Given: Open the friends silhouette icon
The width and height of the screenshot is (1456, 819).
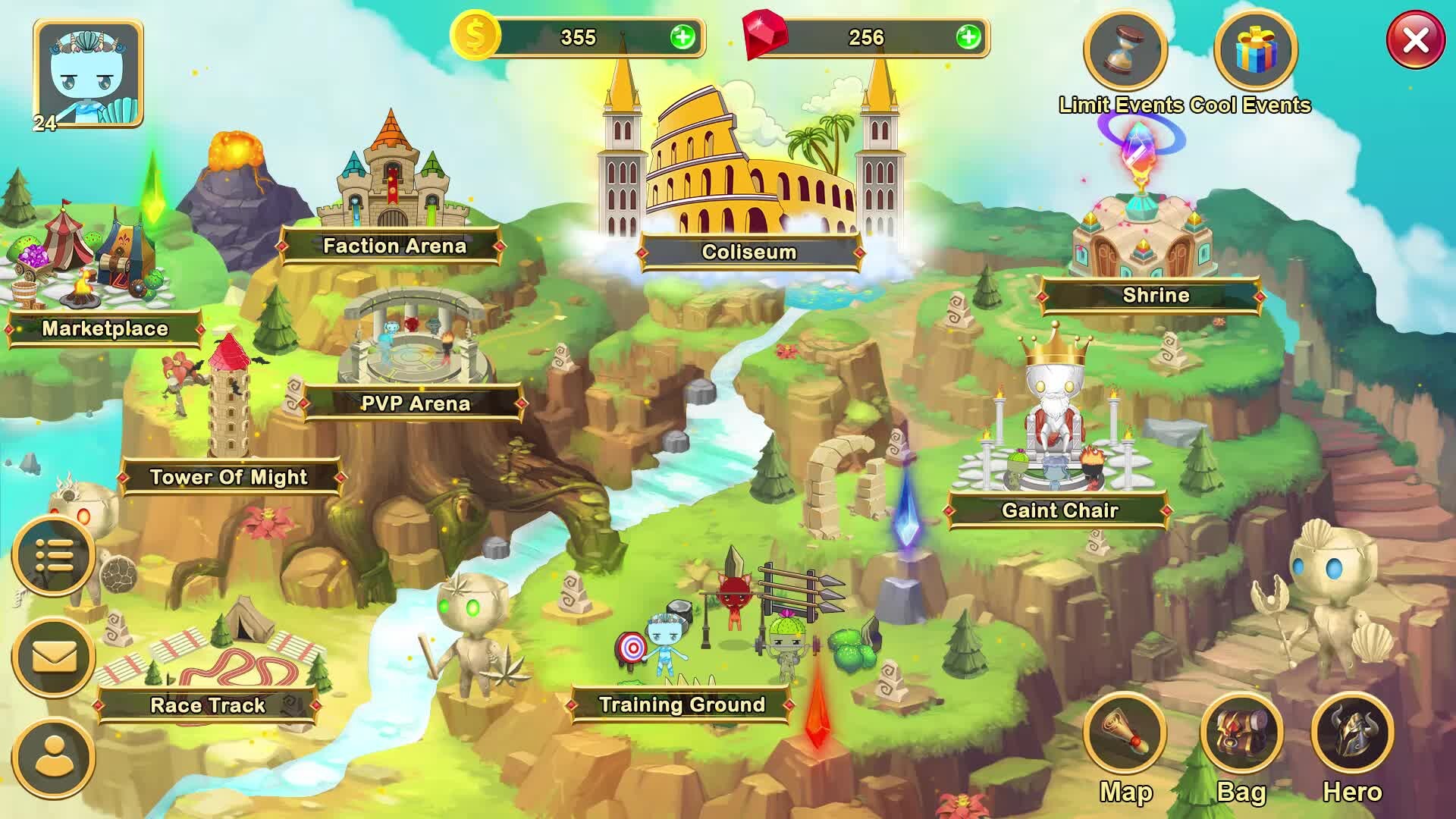Looking at the screenshot, I should [54, 758].
